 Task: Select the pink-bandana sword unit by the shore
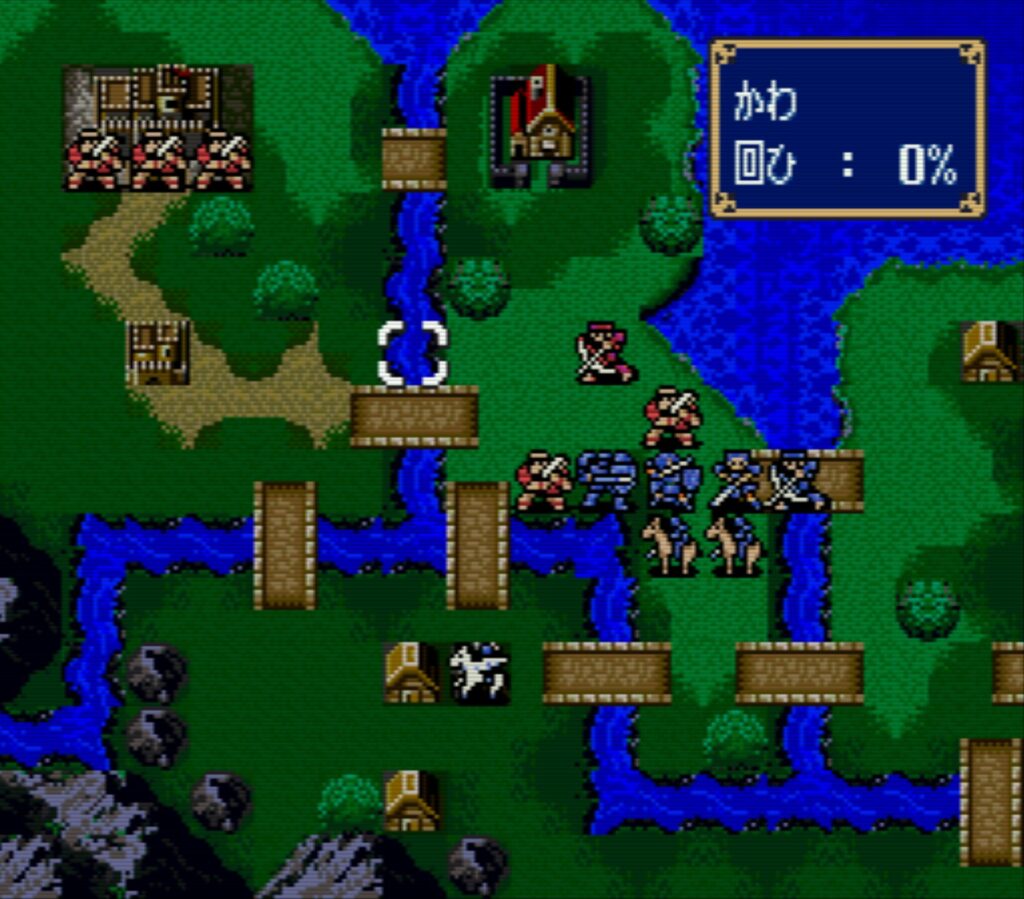pos(605,352)
